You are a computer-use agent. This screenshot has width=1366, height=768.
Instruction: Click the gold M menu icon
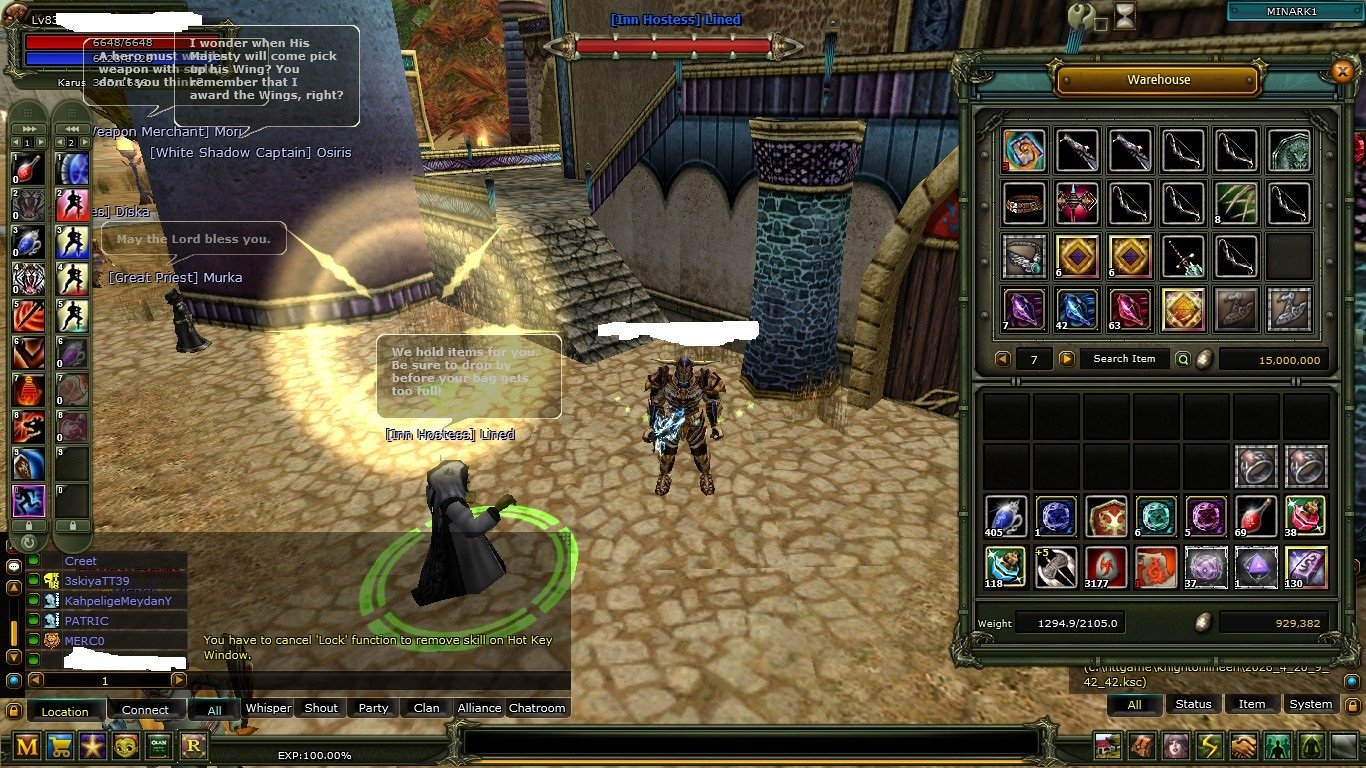point(27,745)
